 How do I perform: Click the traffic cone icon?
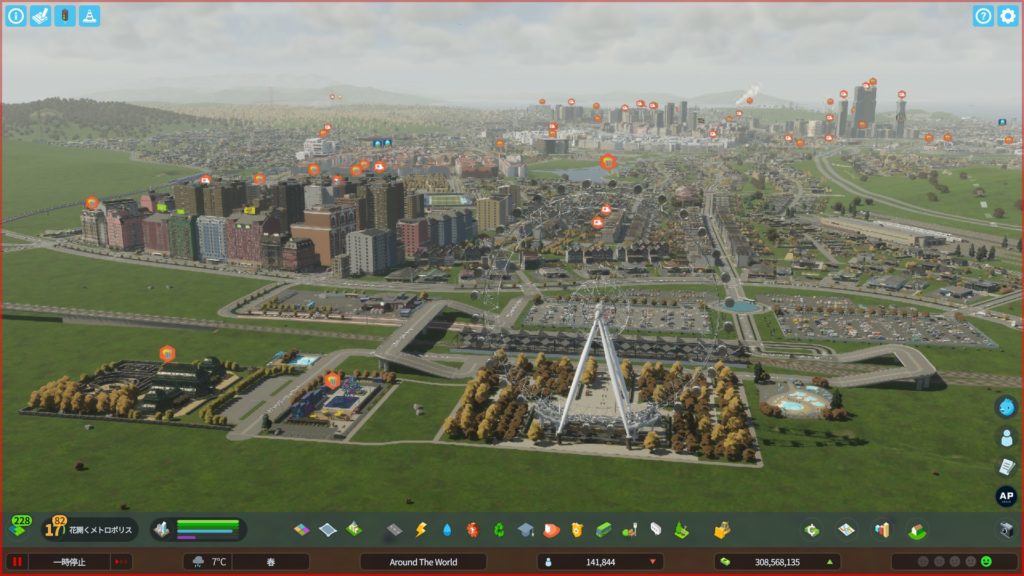coord(90,16)
